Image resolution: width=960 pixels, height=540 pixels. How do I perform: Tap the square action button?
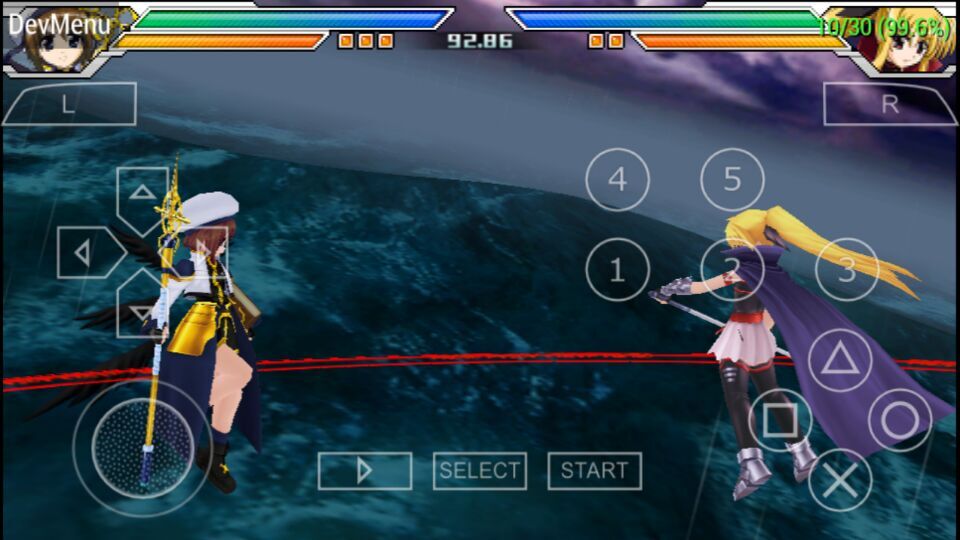pos(780,420)
